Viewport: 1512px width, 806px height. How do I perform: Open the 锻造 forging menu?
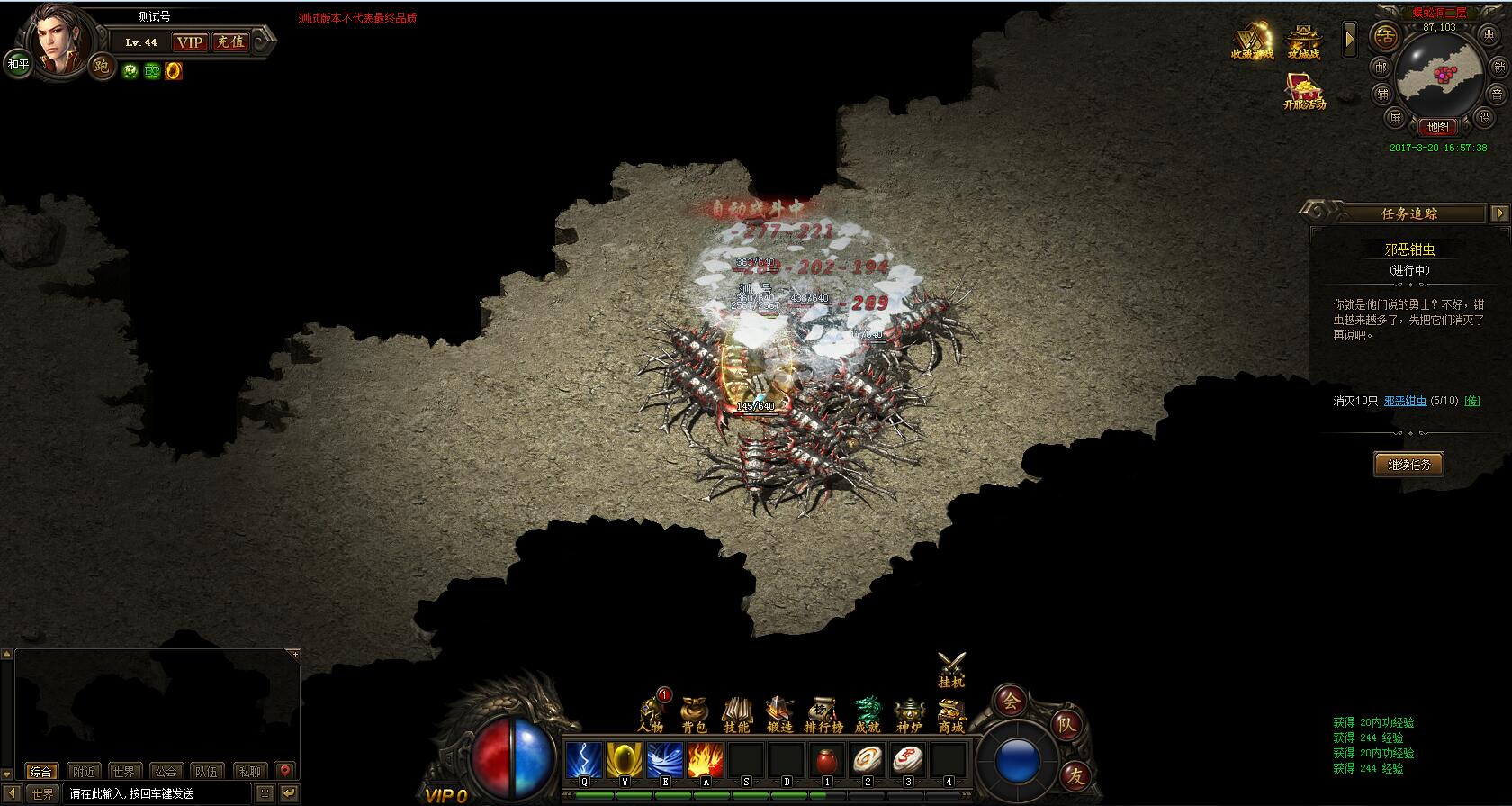point(779,714)
